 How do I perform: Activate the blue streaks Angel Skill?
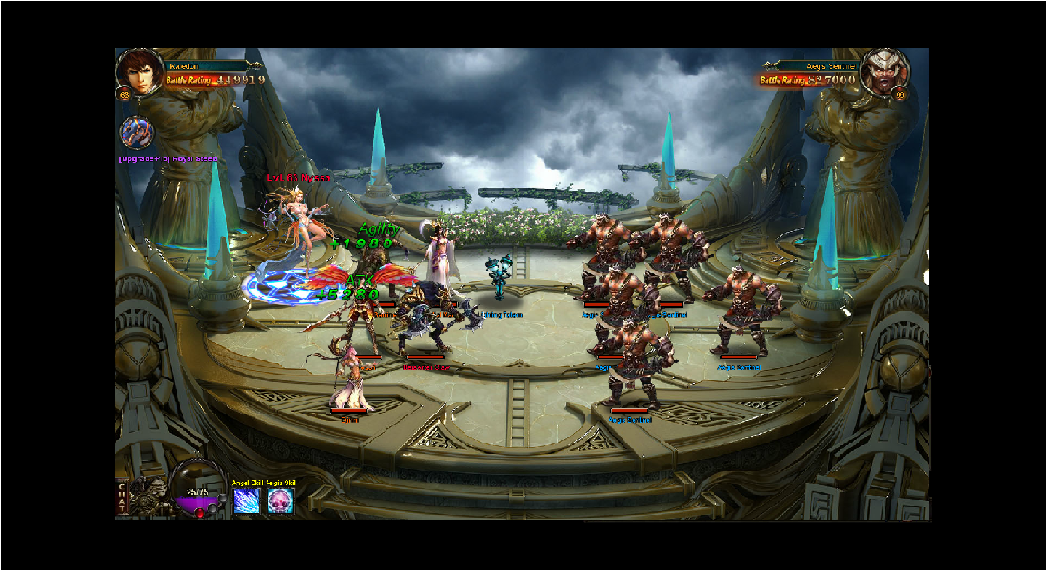pyautogui.click(x=246, y=502)
